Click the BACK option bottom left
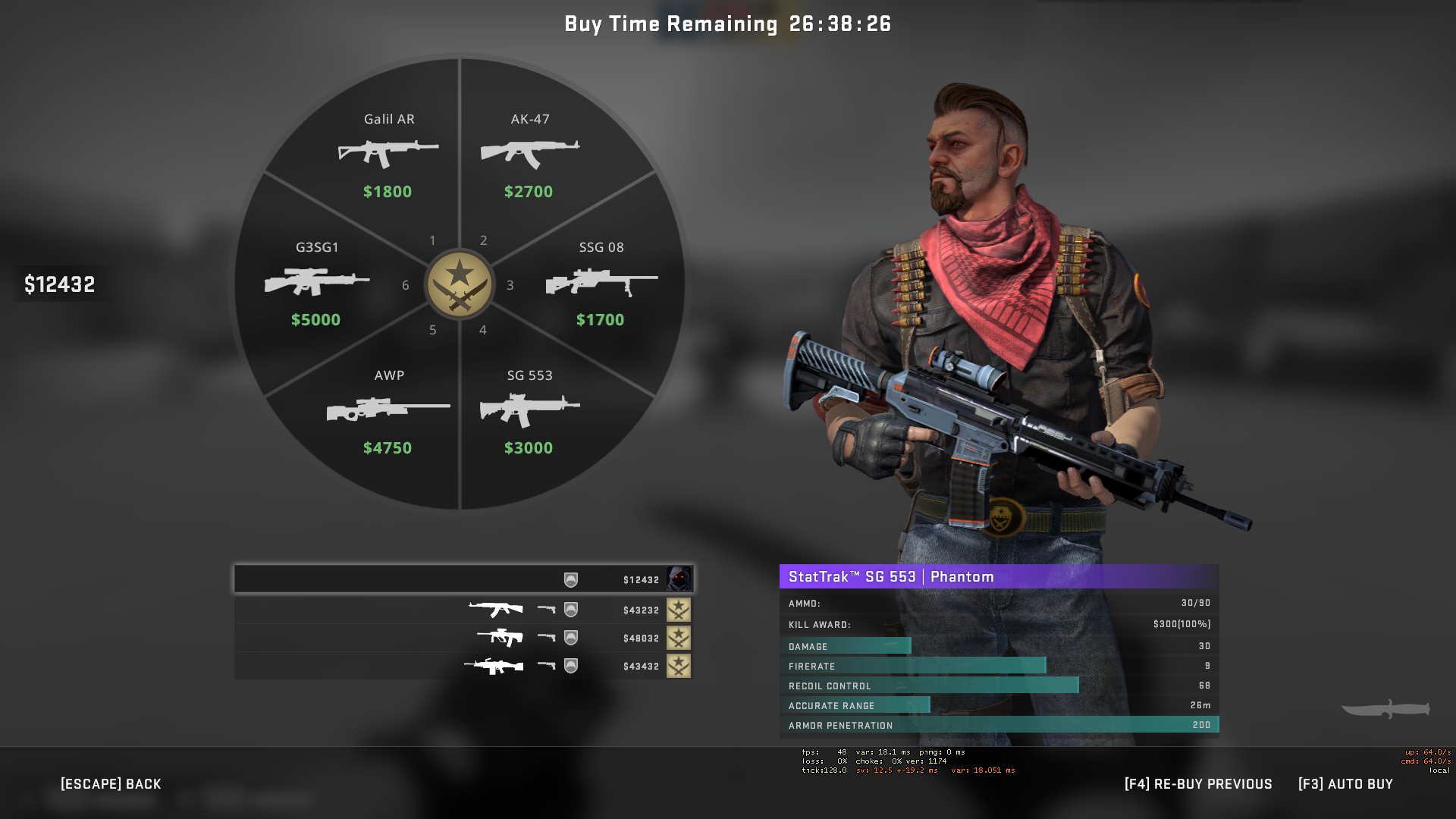Image resolution: width=1456 pixels, height=819 pixels. tap(111, 783)
